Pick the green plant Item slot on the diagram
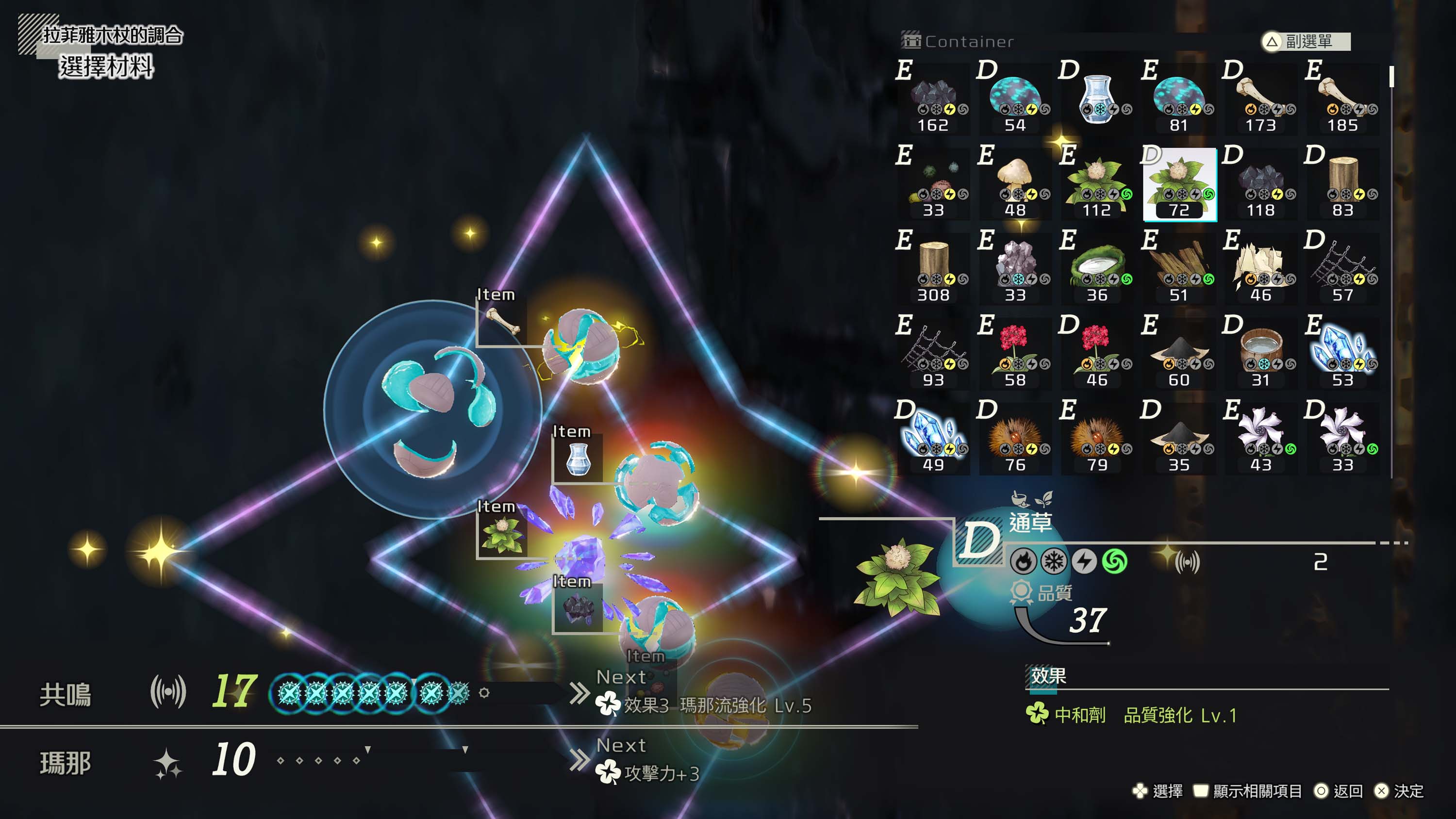This screenshot has width=1456, height=819. click(x=502, y=535)
